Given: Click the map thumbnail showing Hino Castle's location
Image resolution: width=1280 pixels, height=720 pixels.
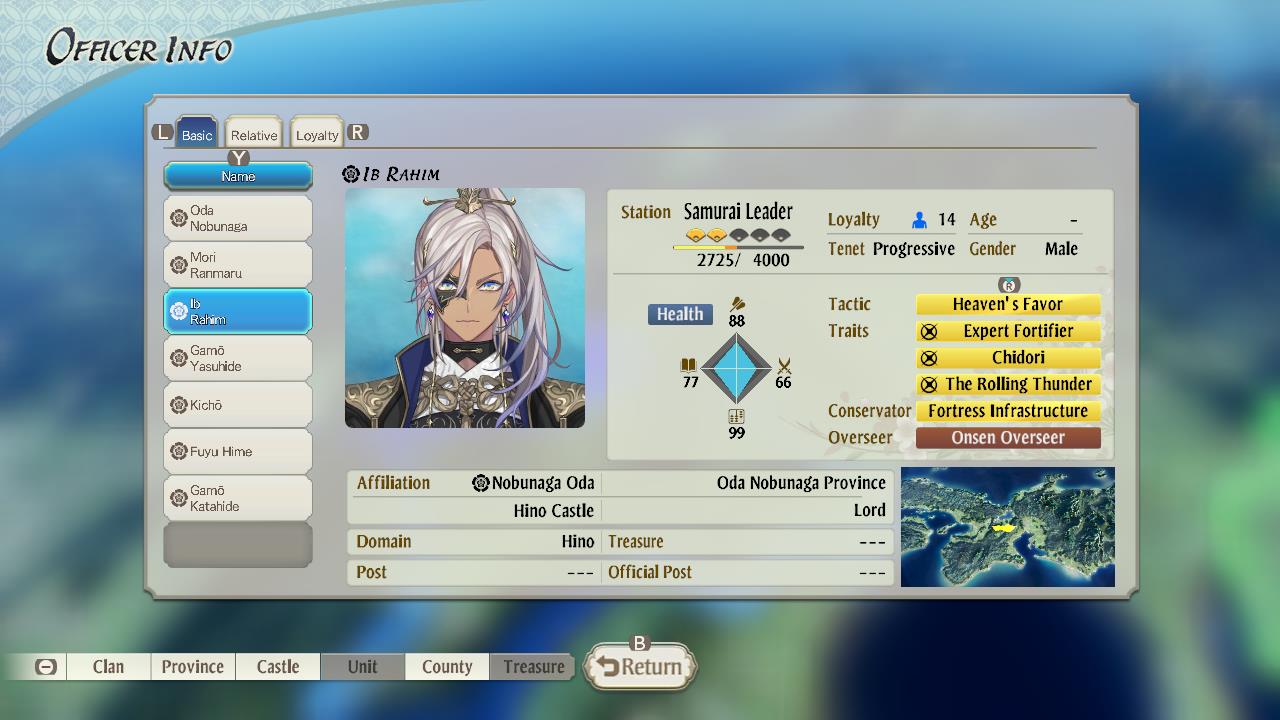Looking at the screenshot, I should (x=1008, y=527).
